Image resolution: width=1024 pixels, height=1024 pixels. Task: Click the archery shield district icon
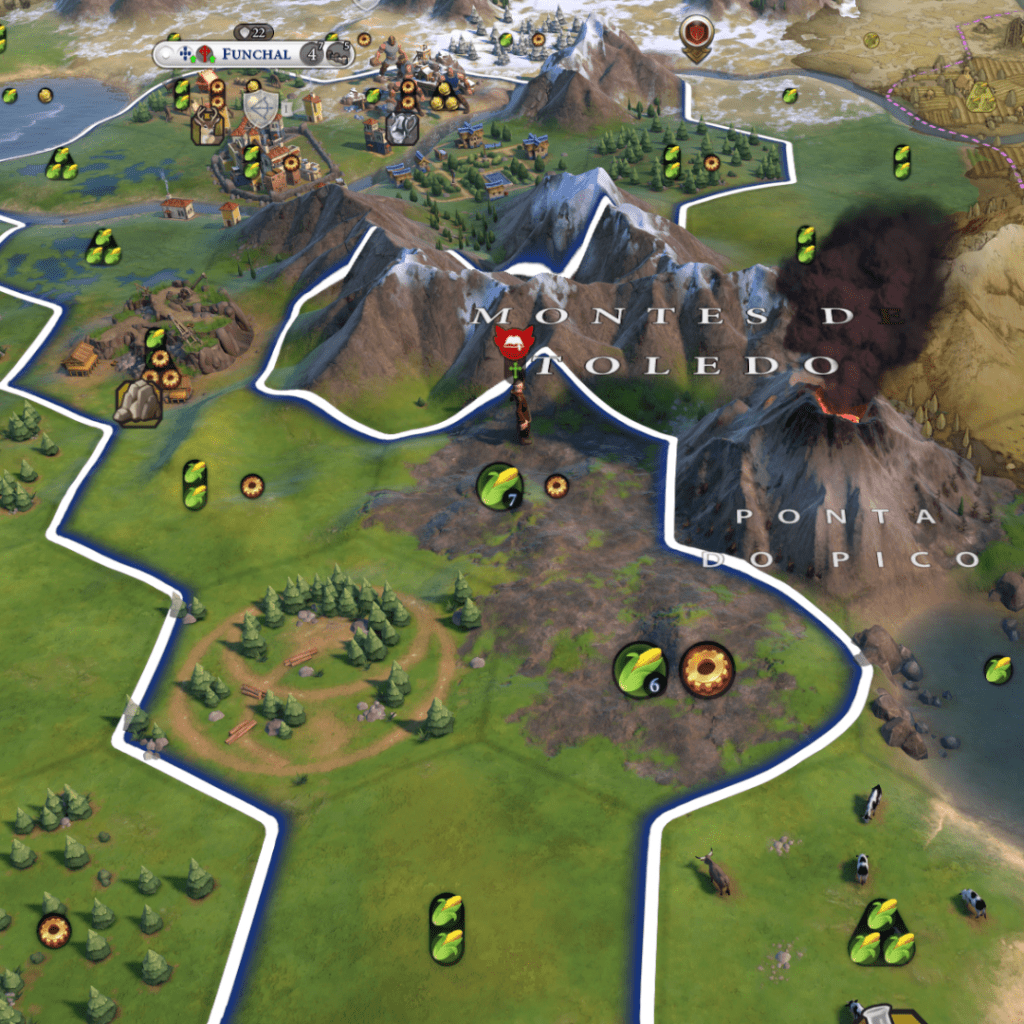[261, 108]
